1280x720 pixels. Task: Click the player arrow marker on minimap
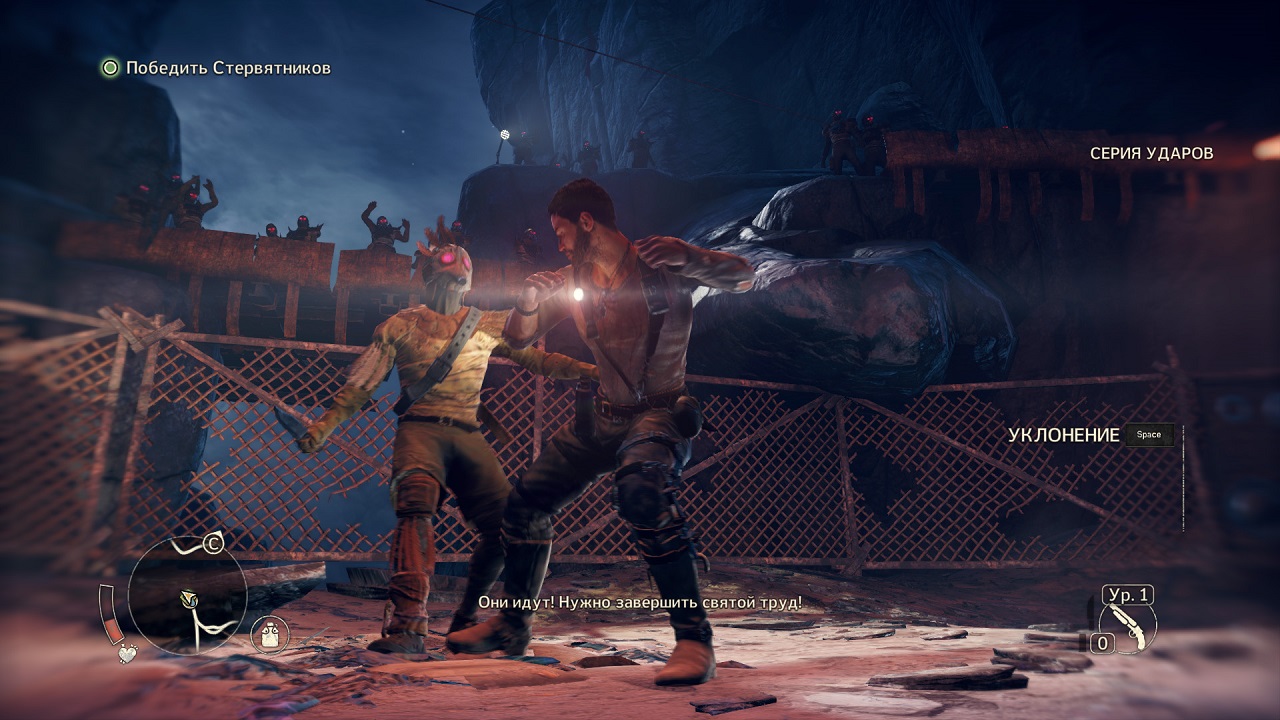coord(187,599)
